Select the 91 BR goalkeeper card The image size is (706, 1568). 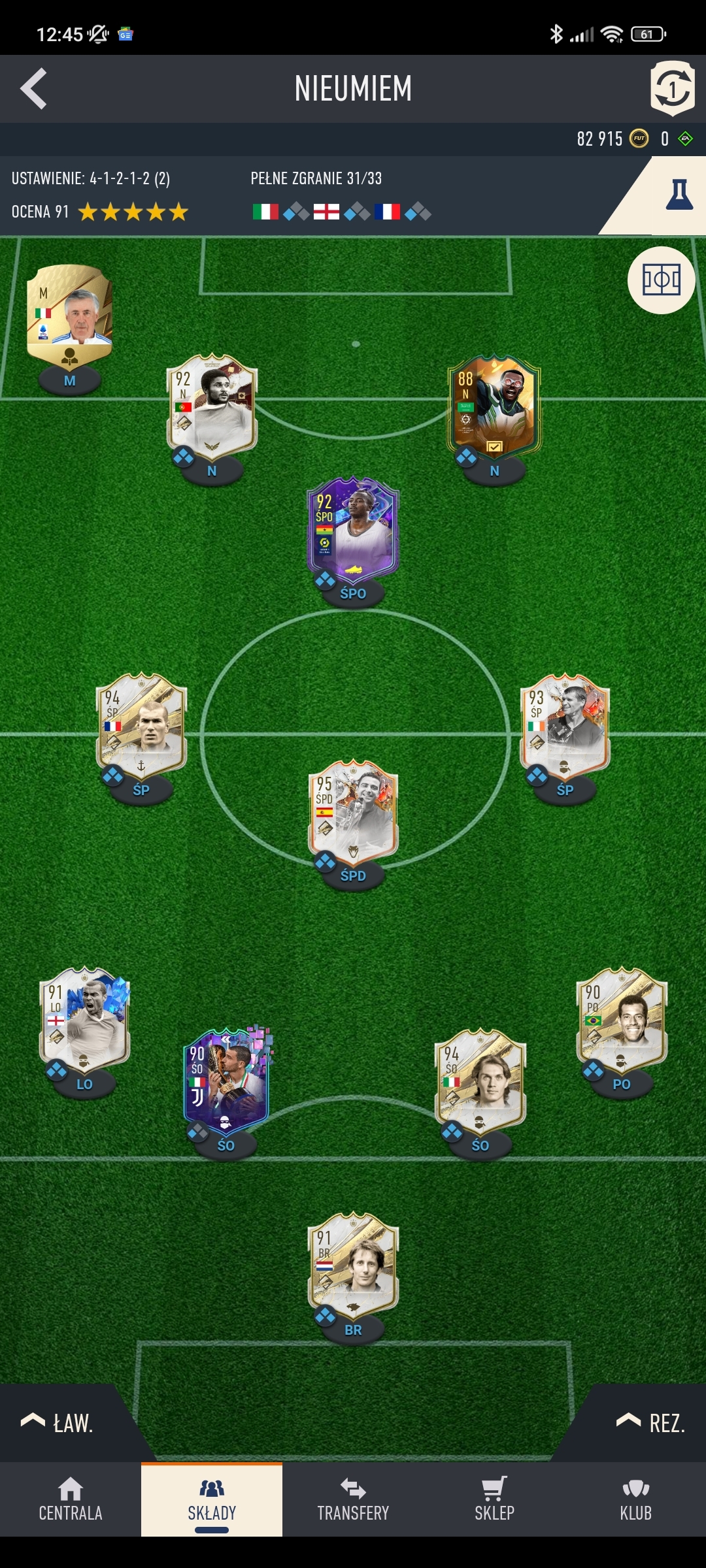click(353, 1265)
